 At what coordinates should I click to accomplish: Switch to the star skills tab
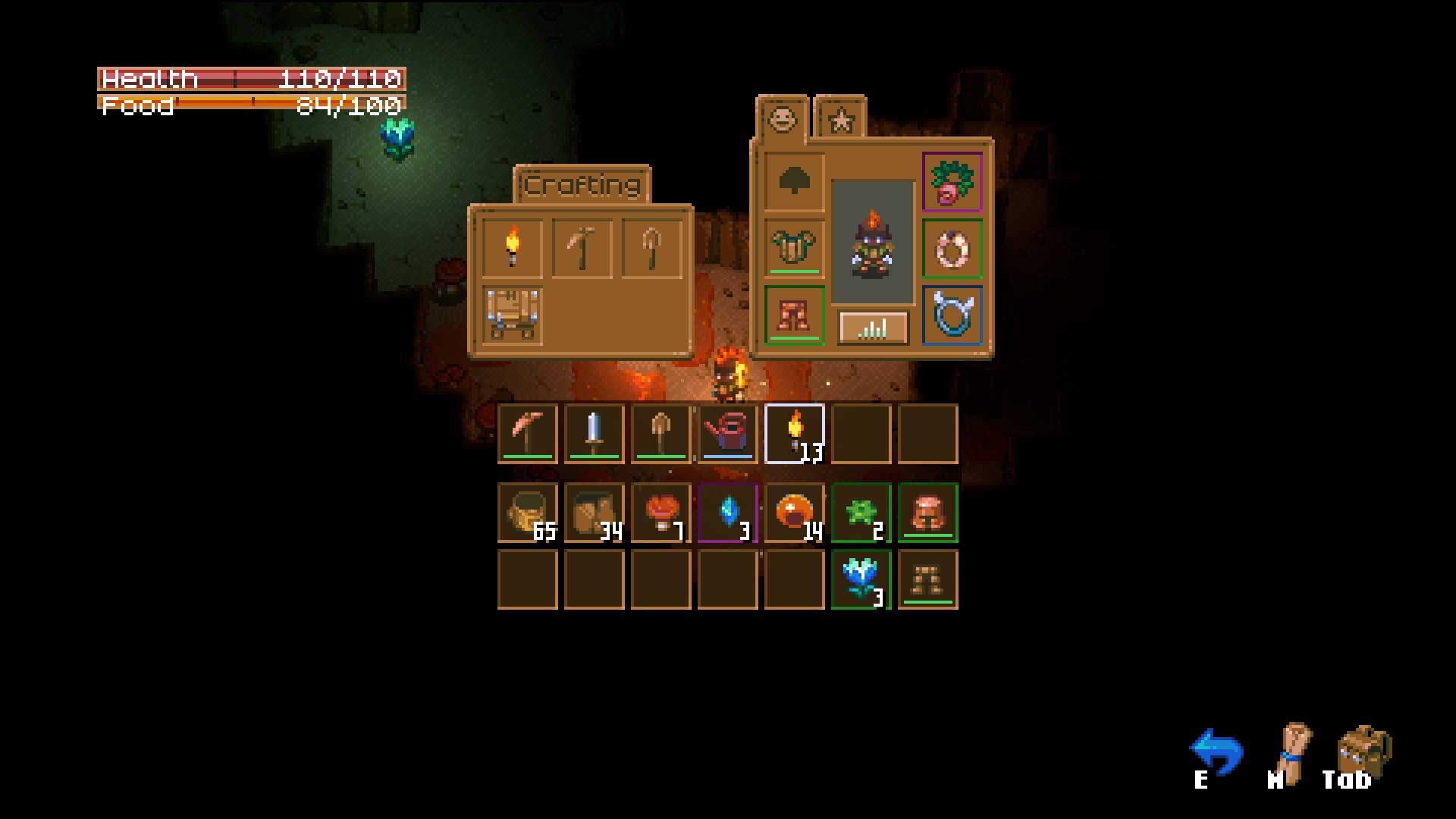coord(842,118)
